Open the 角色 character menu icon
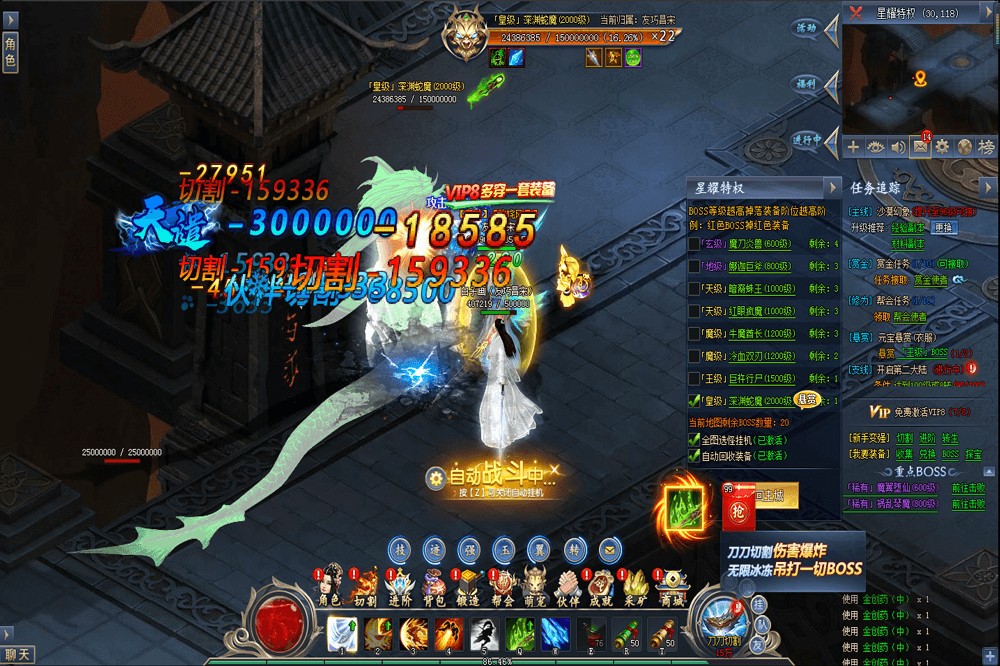Screen dimensions: 1000x666 pyautogui.click(x=329, y=587)
